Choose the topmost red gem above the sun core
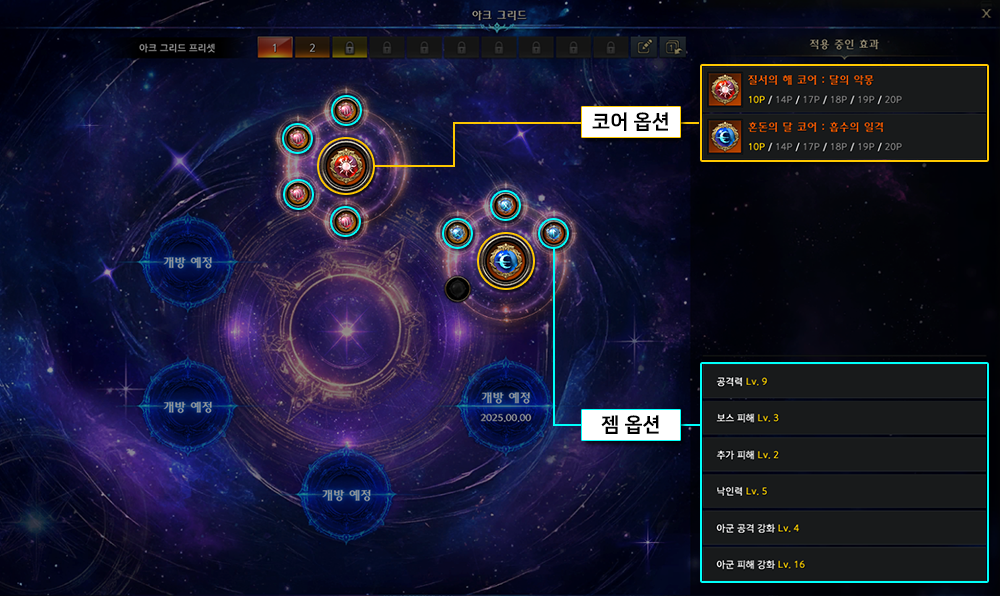This screenshot has width=1000, height=596. 346,111
